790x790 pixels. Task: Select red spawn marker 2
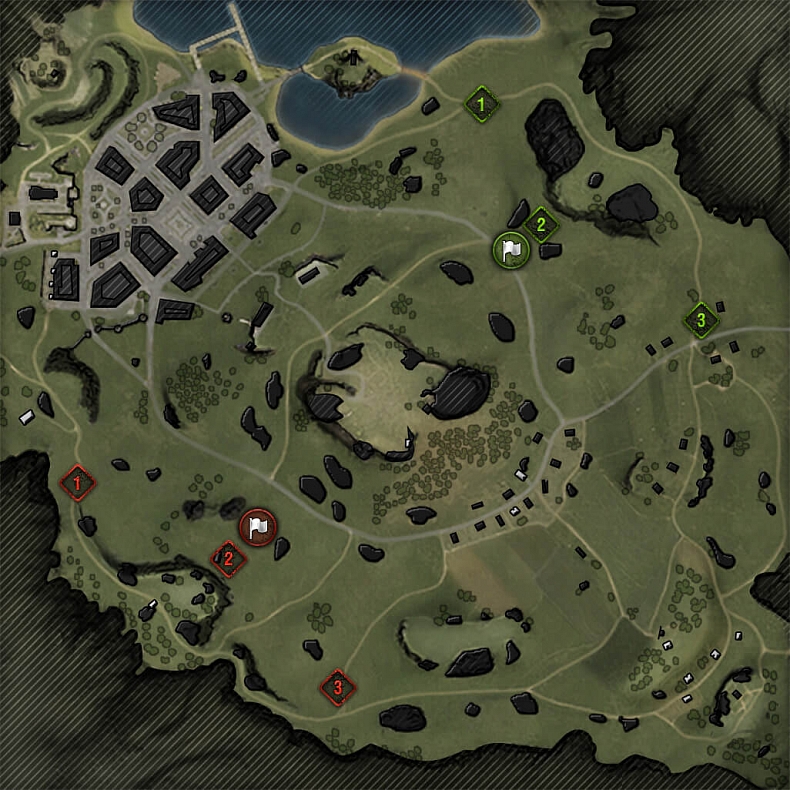click(228, 559)
